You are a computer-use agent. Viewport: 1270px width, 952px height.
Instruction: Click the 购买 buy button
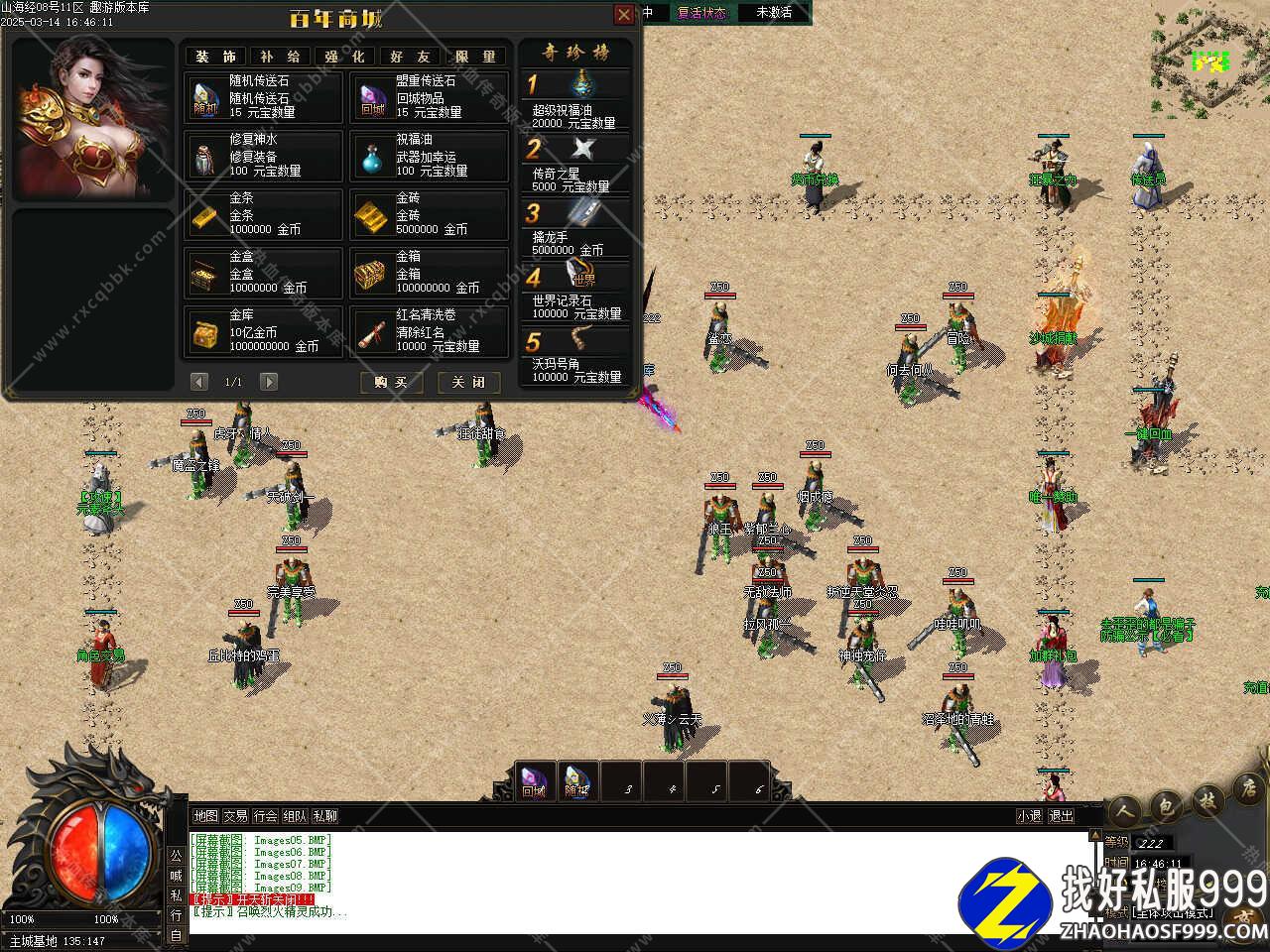[391, 382]
